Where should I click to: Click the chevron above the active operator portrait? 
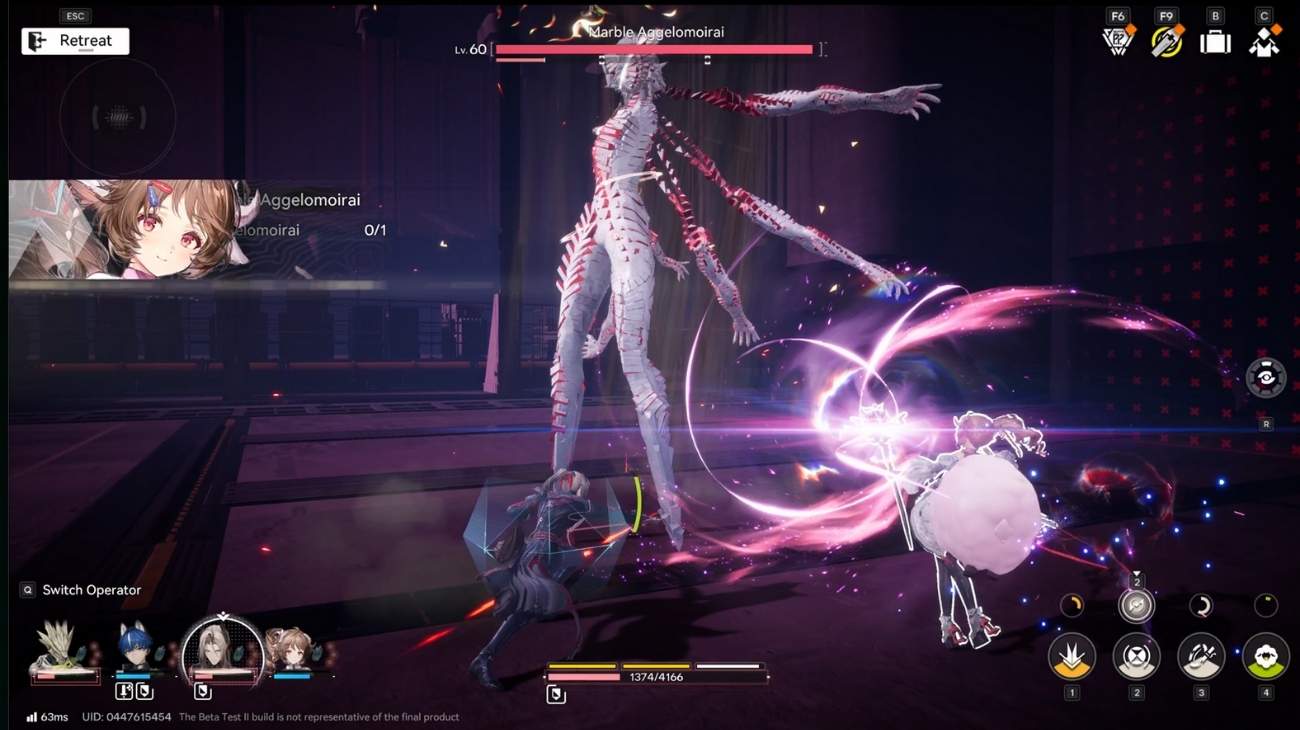tap(223, 615)
